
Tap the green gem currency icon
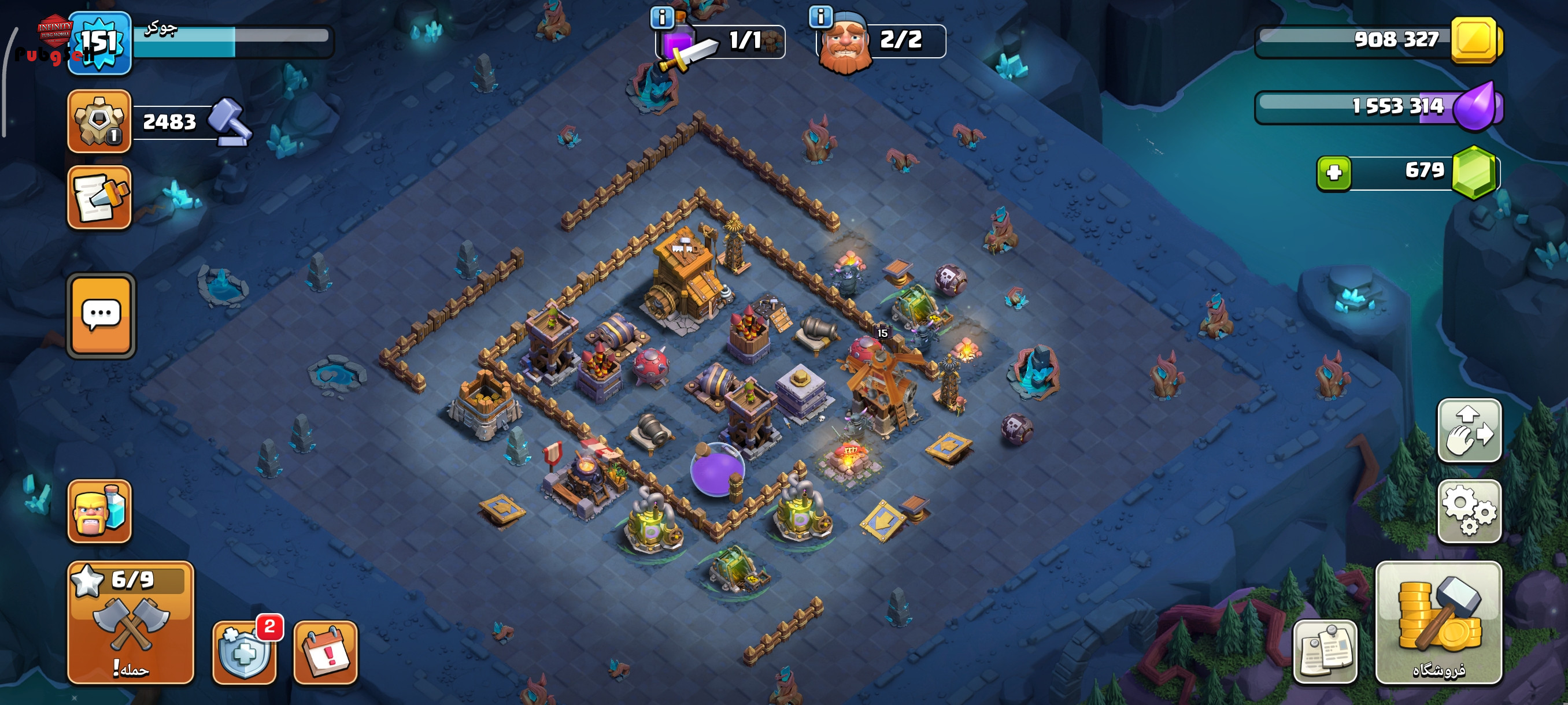coord(1474,173)
